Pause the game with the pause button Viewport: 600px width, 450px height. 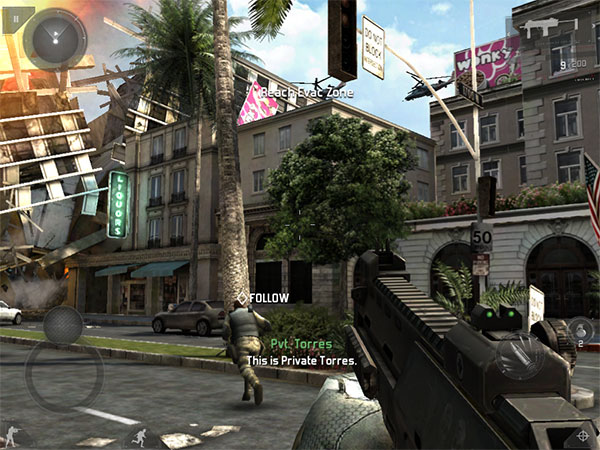click(17, 16)
